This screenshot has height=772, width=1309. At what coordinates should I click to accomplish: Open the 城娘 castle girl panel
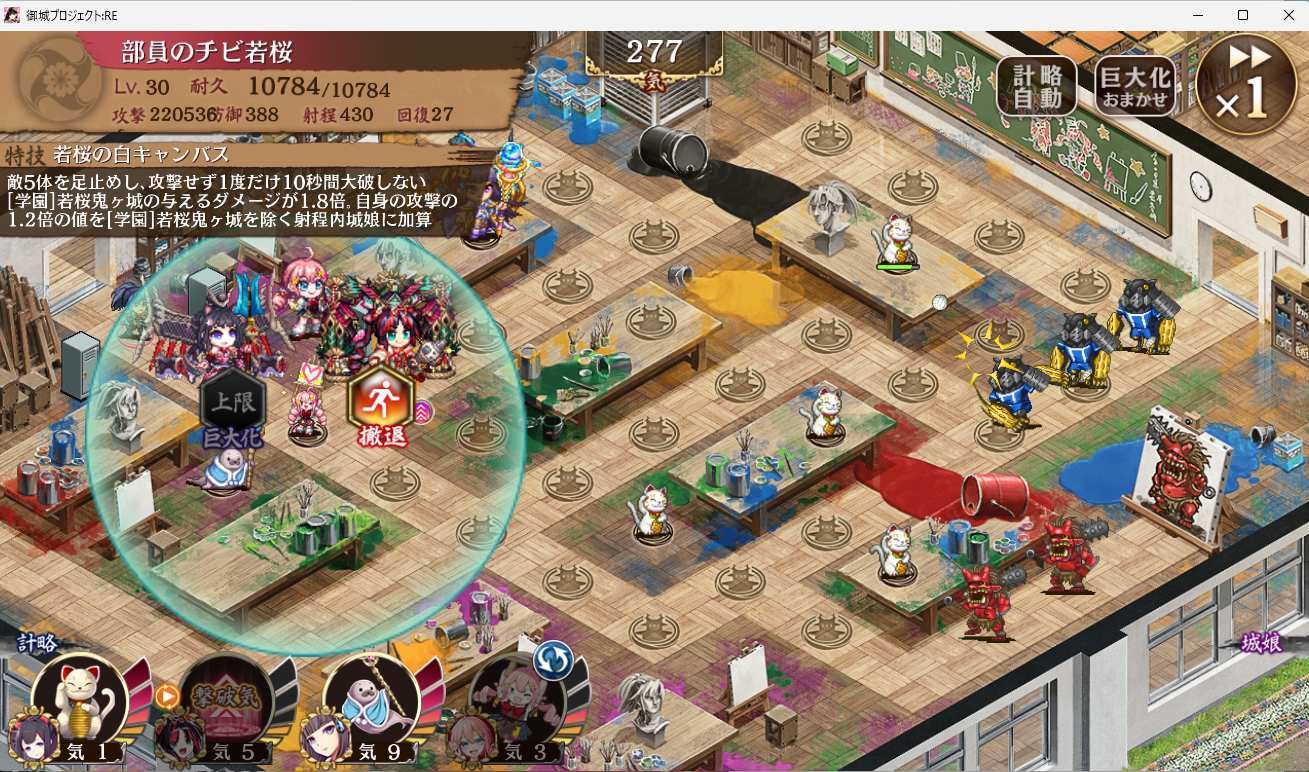click(1261, 643)
